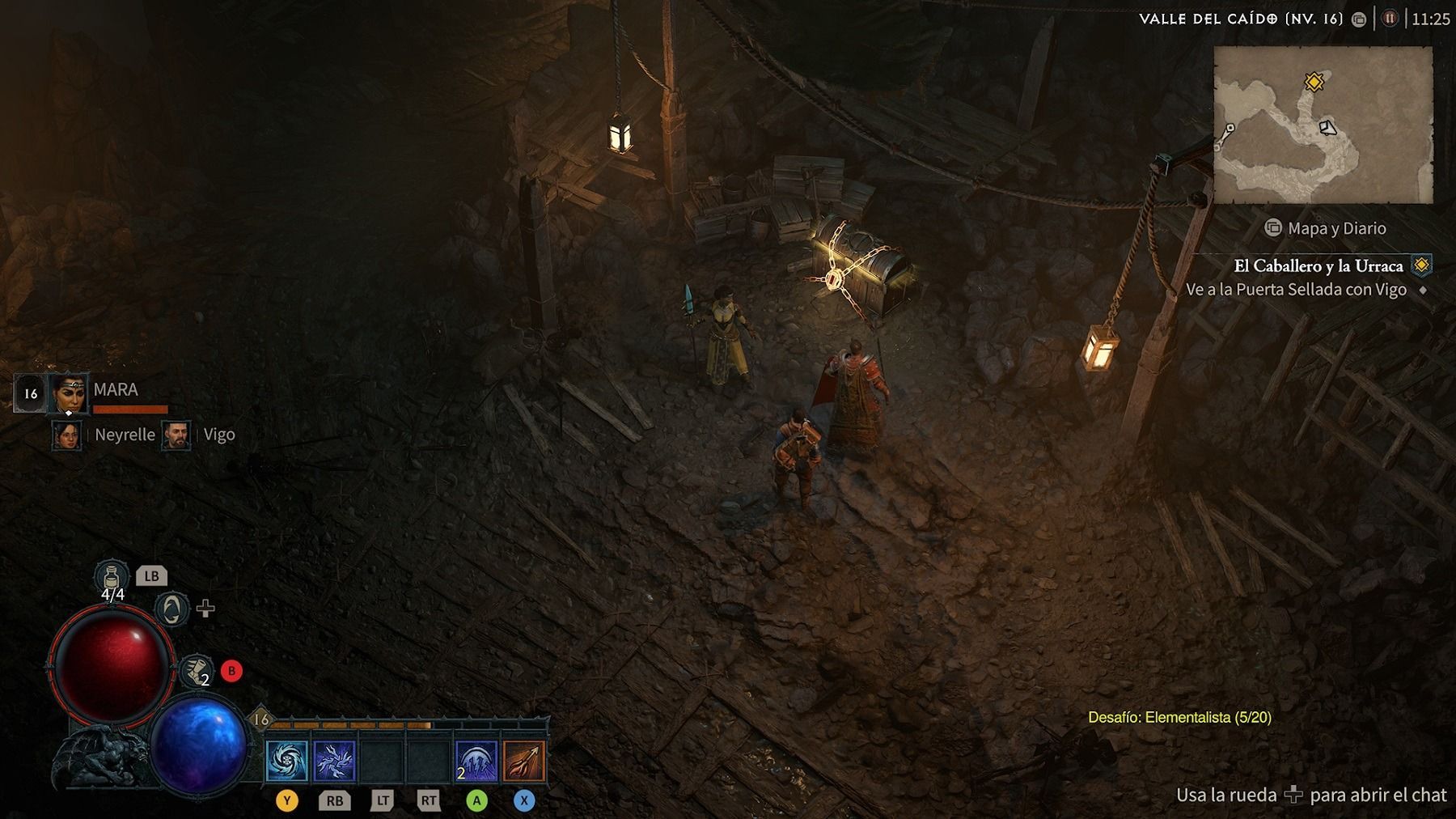Image resolution: width=1456 pixels, height=819 pixels.
Task: Open the minimap
Action: point(1323,125)
